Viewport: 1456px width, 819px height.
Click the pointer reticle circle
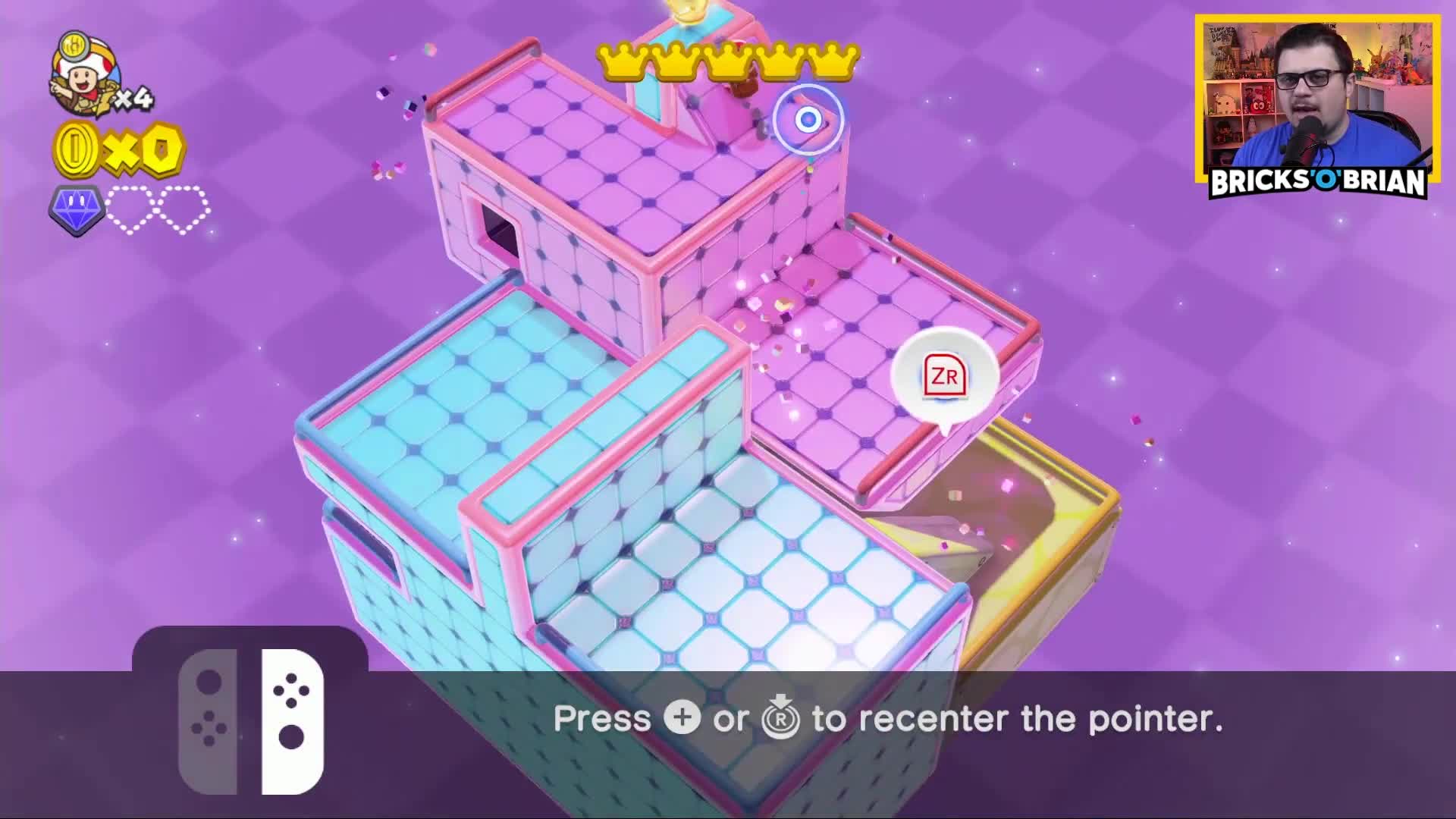tap(808, 118)
